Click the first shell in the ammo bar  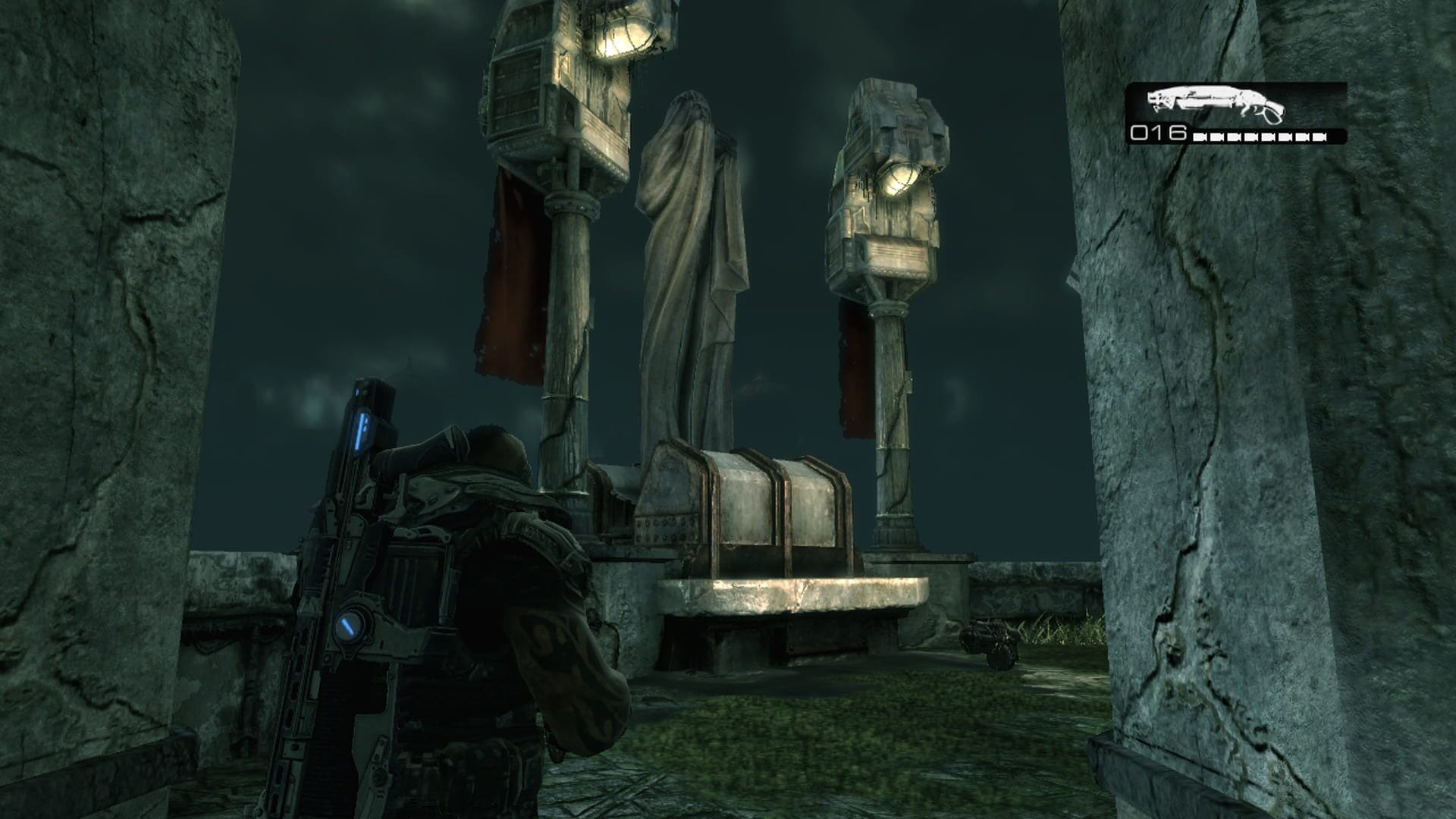coord(1200,138)
